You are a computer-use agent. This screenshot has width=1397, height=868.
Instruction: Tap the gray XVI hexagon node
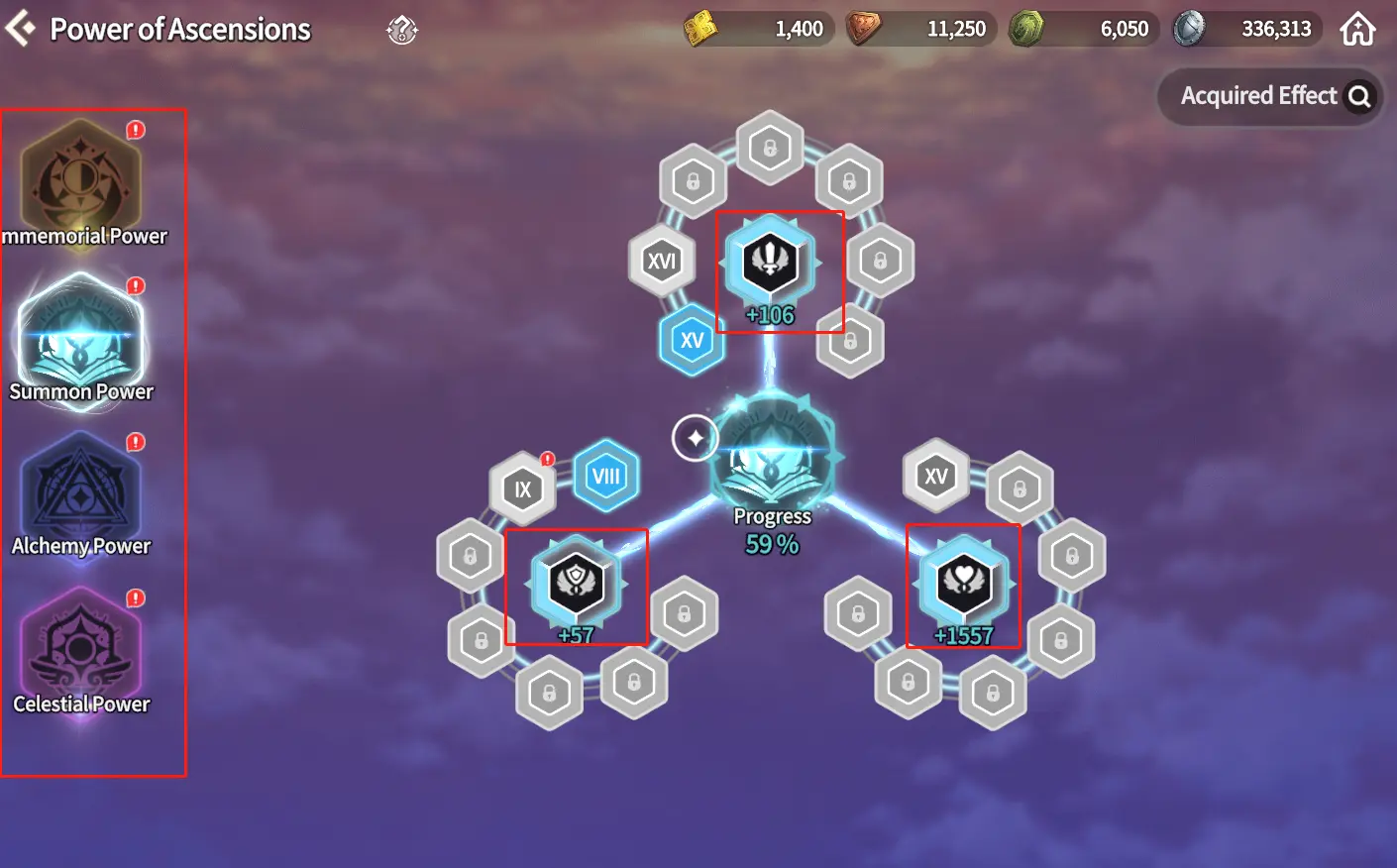661,262
